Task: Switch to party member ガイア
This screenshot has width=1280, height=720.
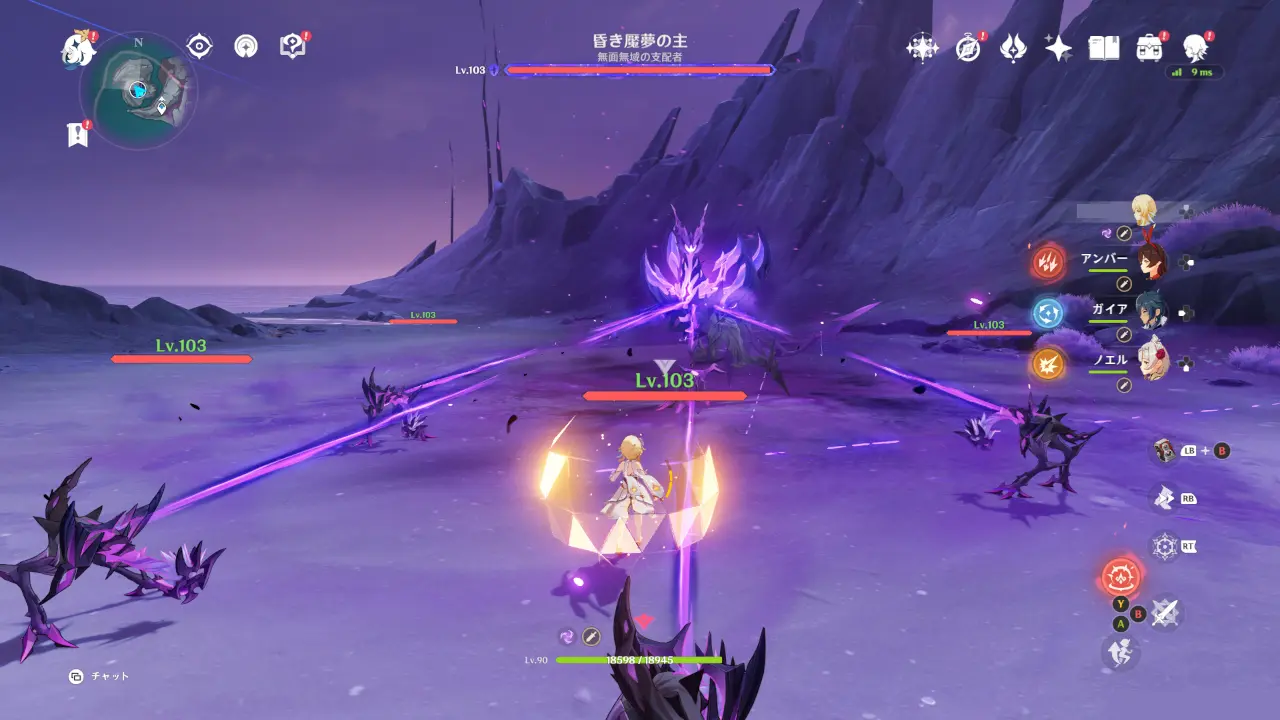Action: pos(1151,313)
